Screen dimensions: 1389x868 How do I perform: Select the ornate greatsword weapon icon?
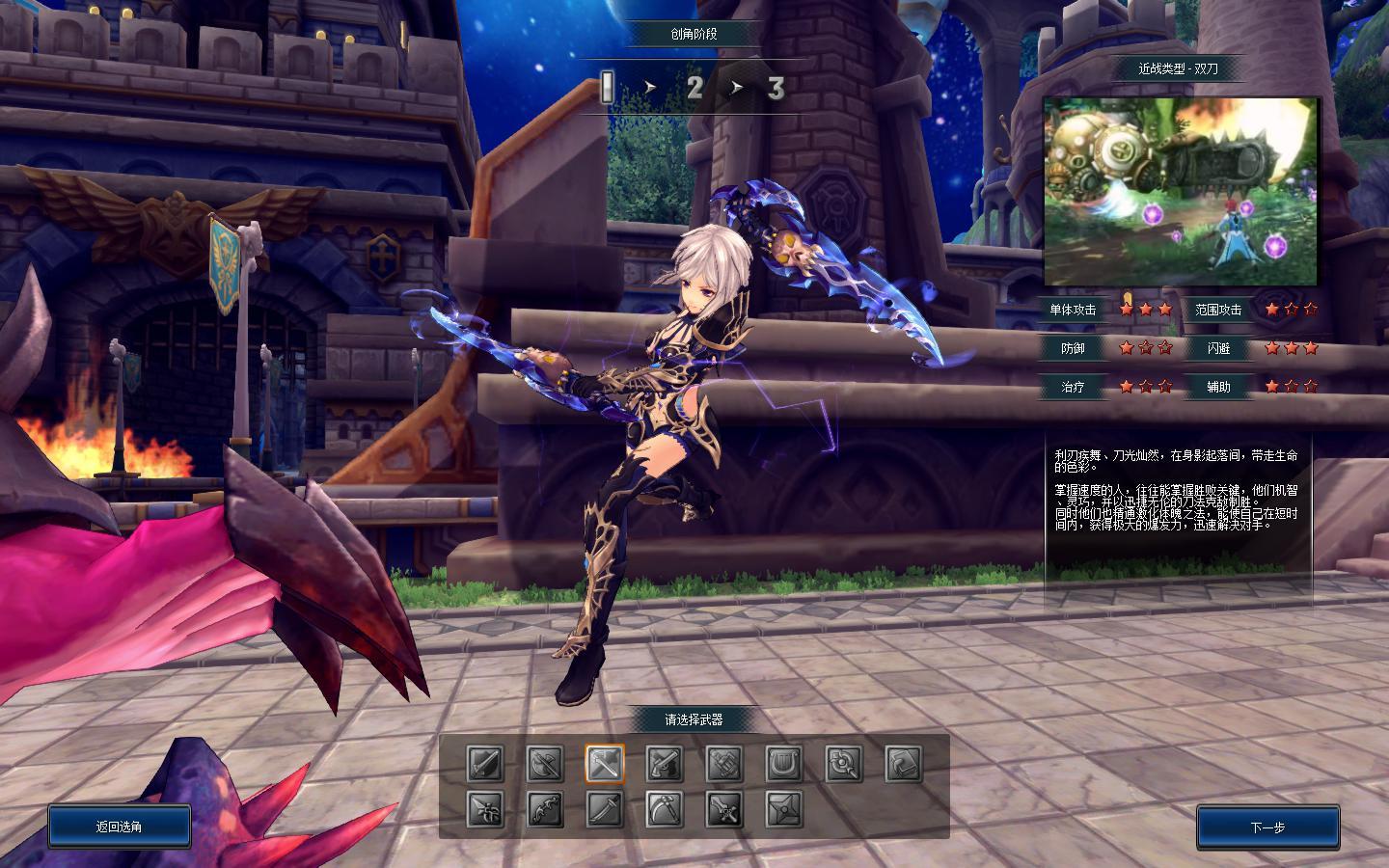click(724, 809)
